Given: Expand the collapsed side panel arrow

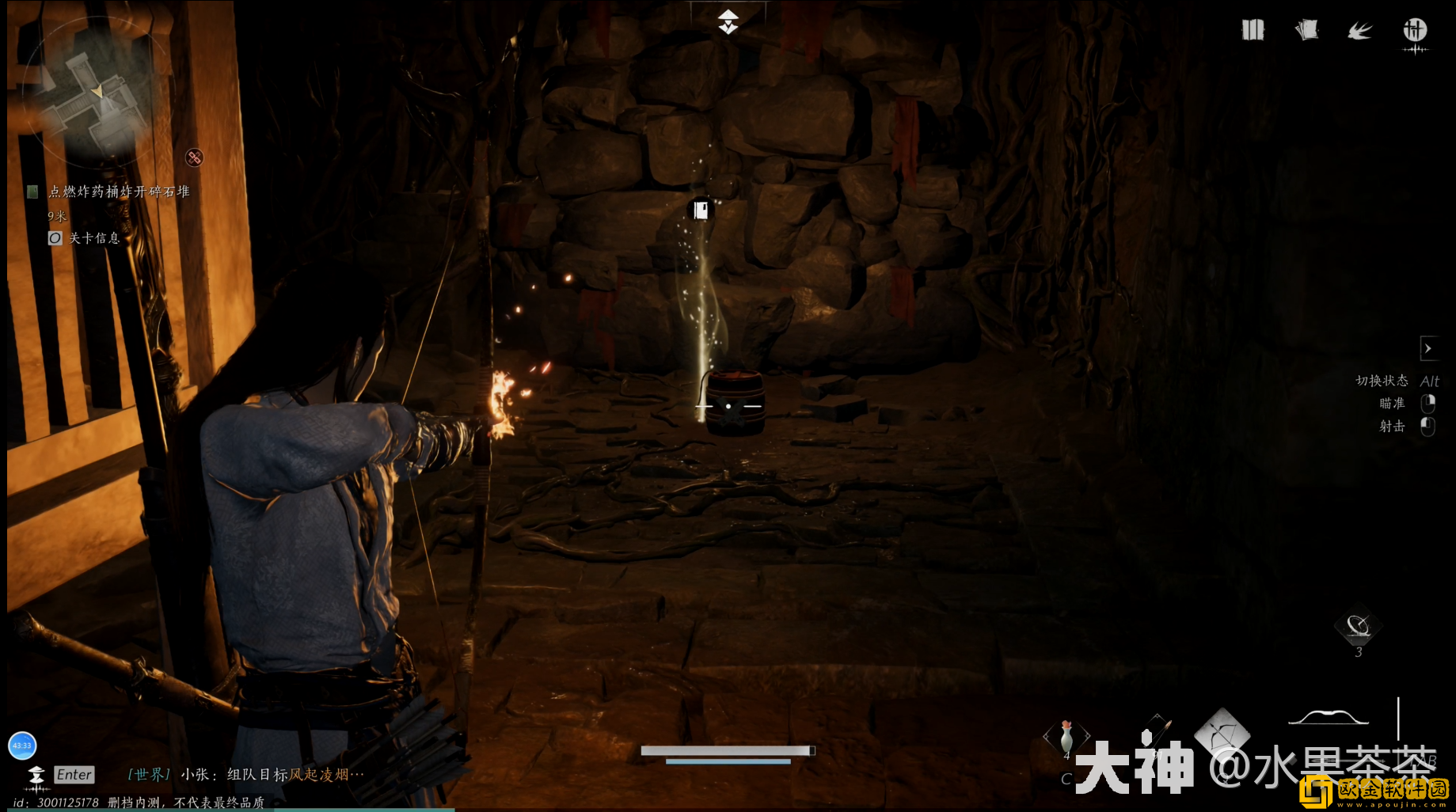Looking at the screenshot, I should coord(1428,348).
